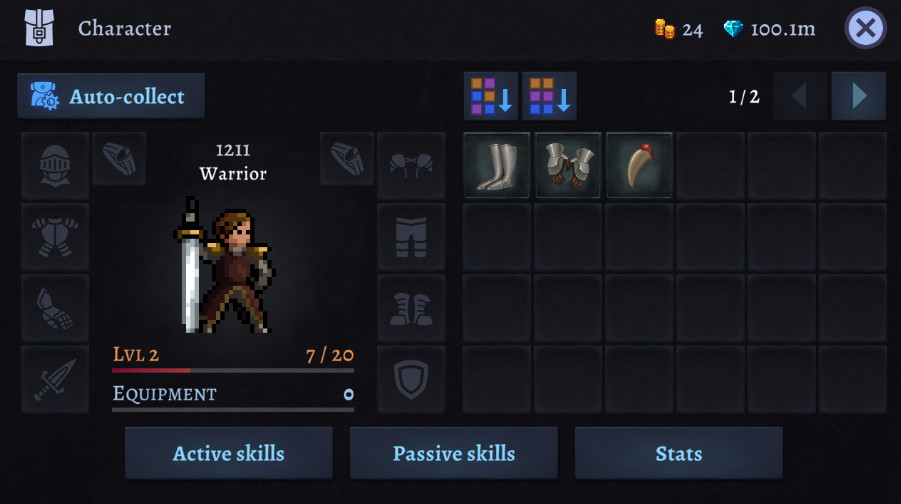The height and width of the screenshot is (504, 901).
Task: Close the Character screen
Action: pyautogui.click(x=865, y=28)
